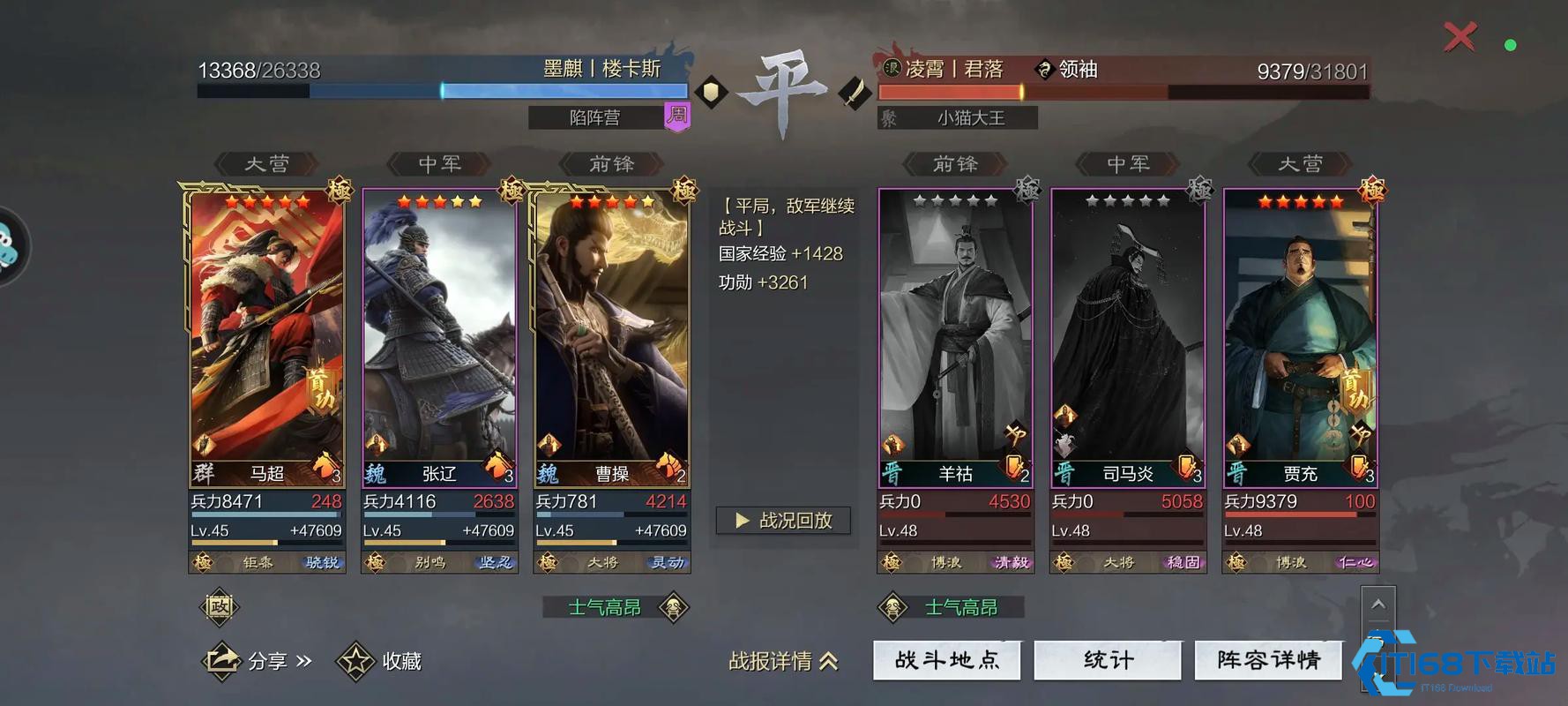Select the enemy 前锋 tab
This screenshot has width=1568, height=706.
[956, 163]
